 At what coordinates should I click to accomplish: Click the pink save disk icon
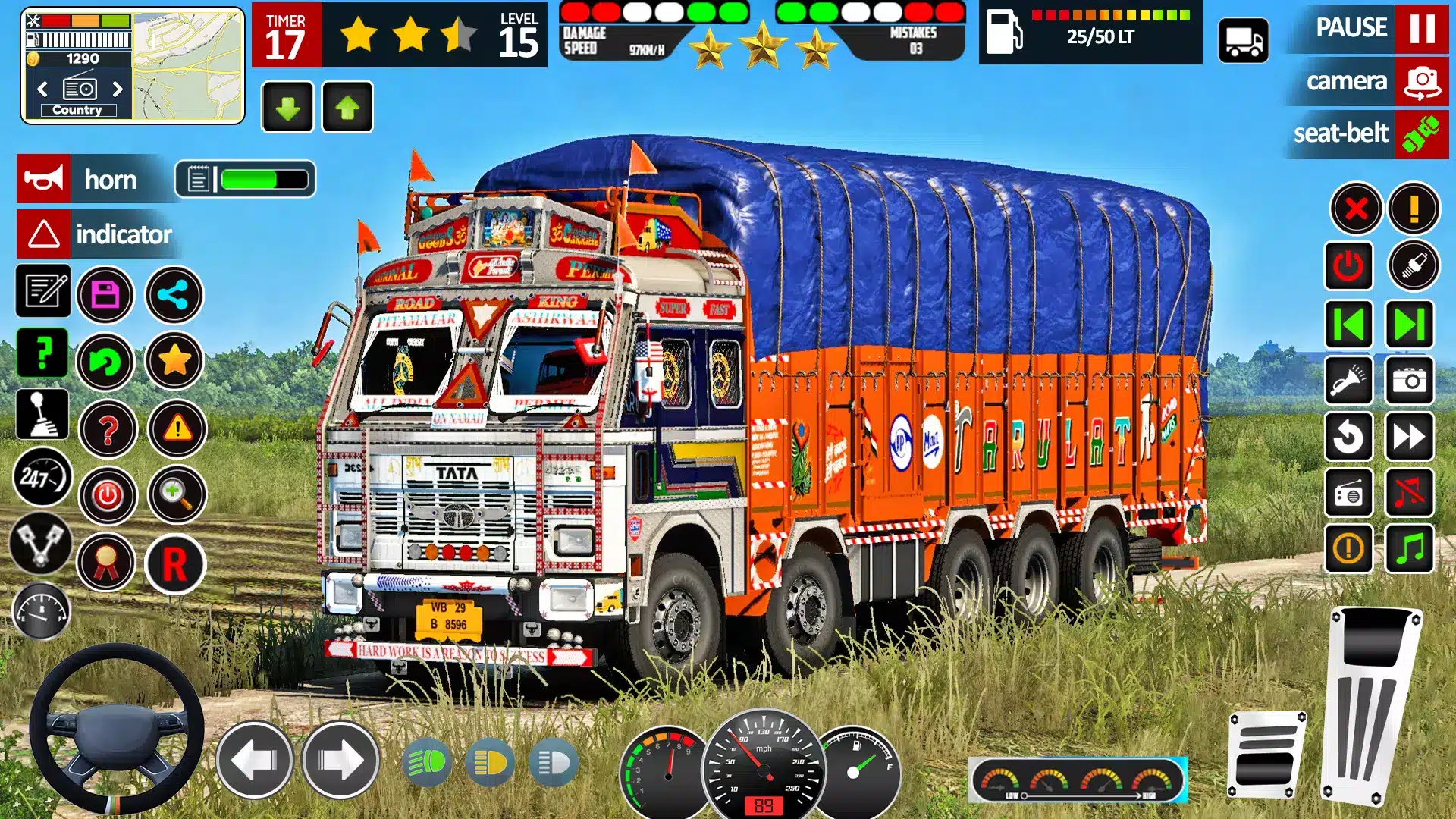105,295
